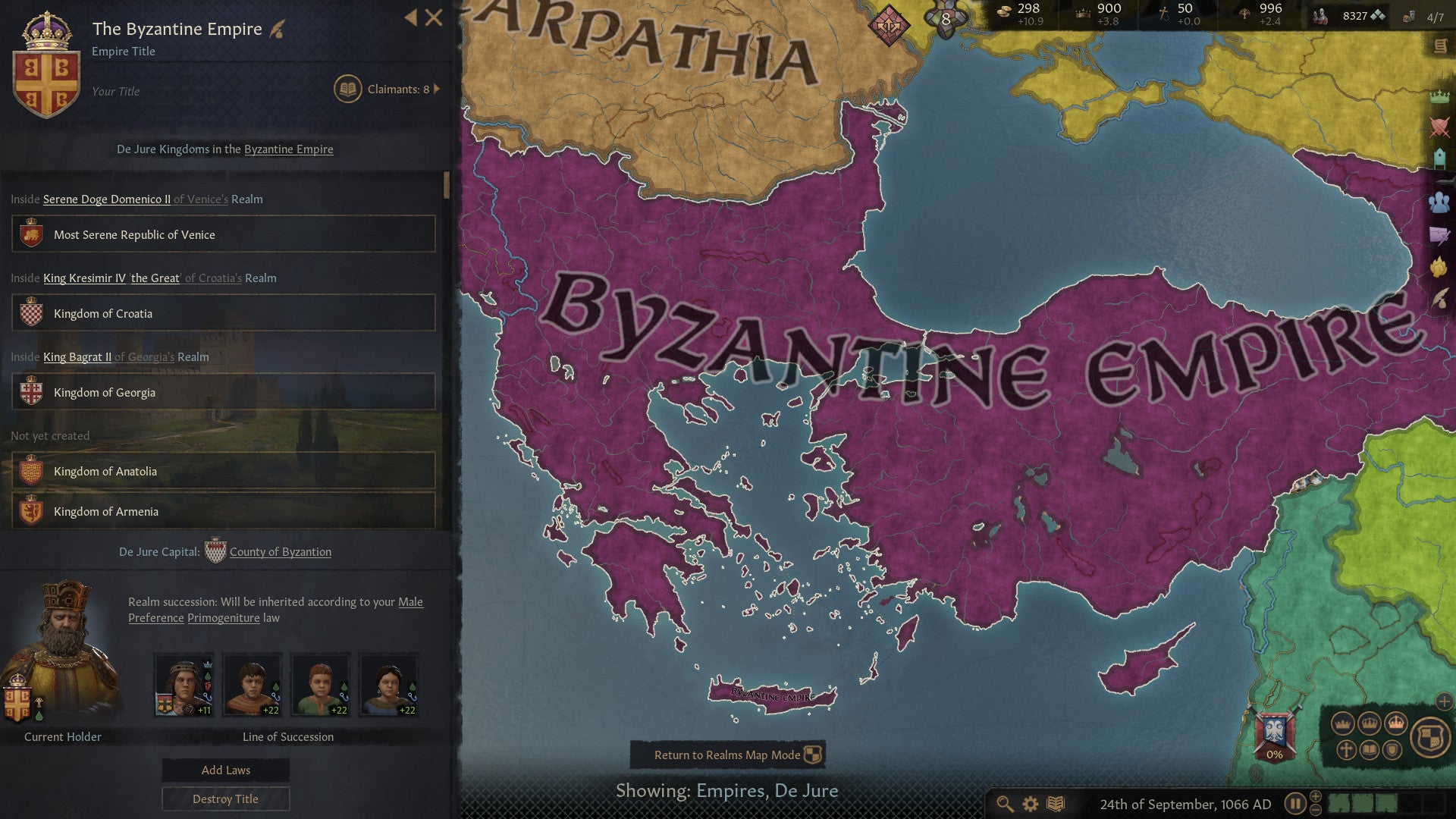This screenshot has width=1456, height=819.
Task: Follow the County of Byzantion link
Action: tap(281, 551)
